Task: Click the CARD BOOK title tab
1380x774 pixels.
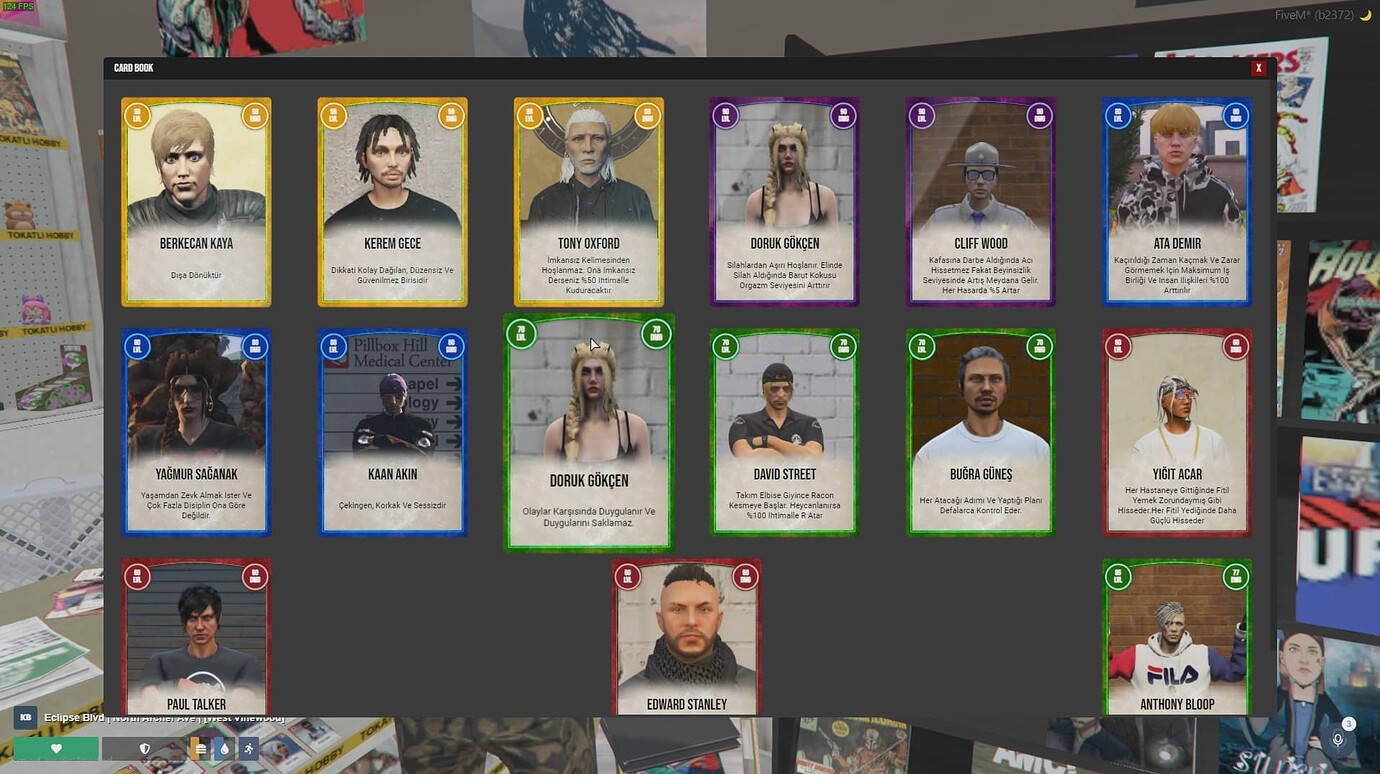Action: click(x=129, y=67)
